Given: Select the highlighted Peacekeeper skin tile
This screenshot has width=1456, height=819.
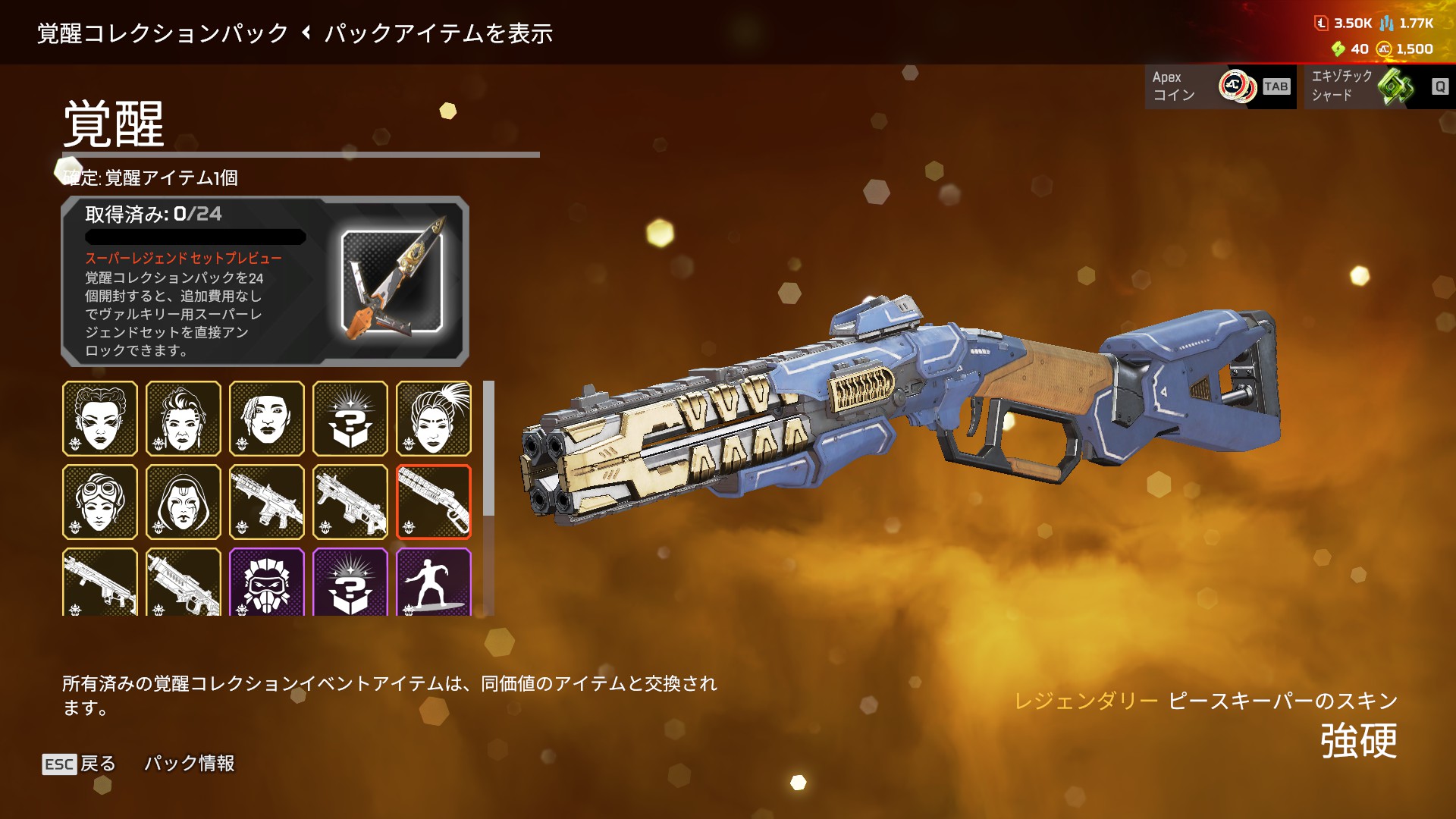Looking at the screenshot, I should 434,502.
